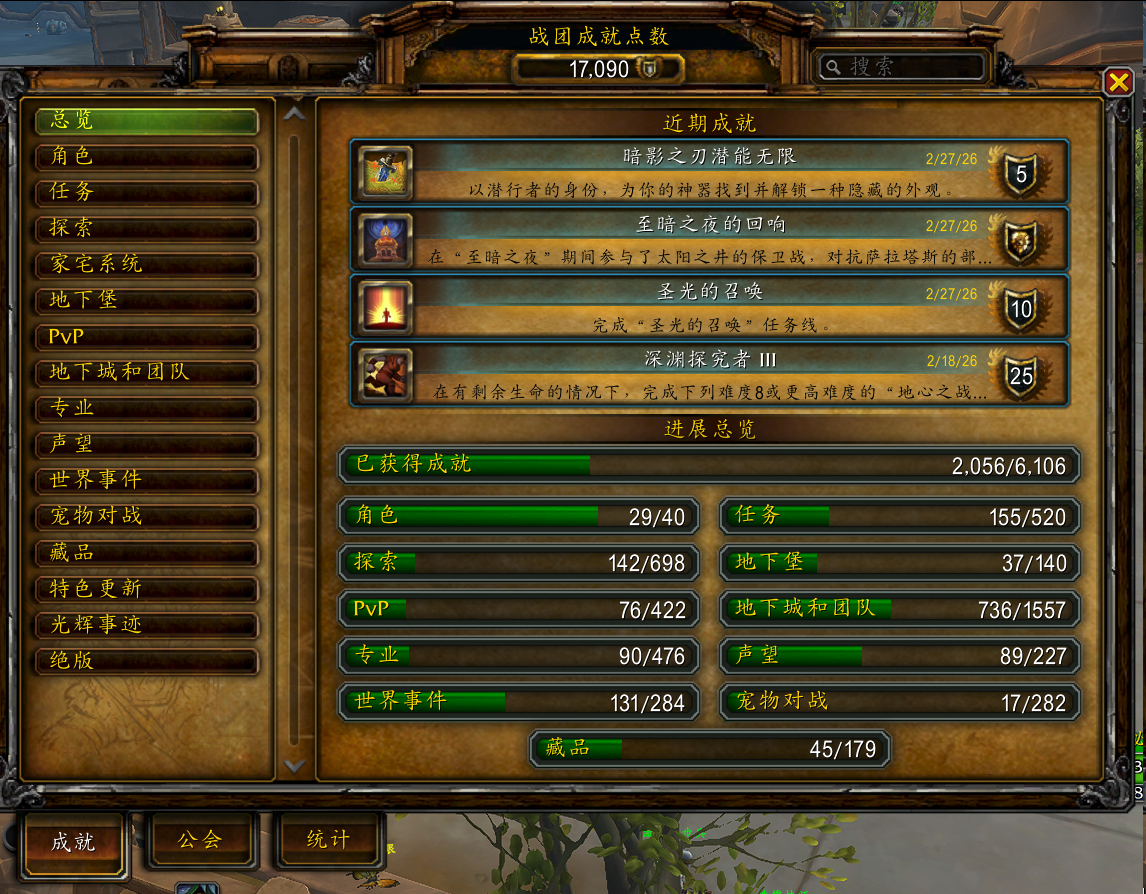Screen dimensions: 1146x894
Task: Show PvP achievements from the sidebar
Action: [146, 337]
